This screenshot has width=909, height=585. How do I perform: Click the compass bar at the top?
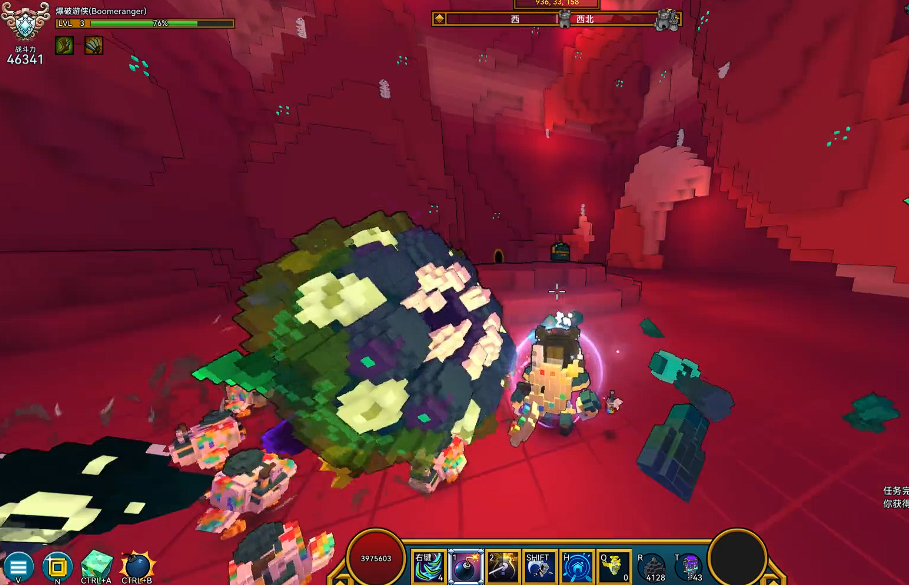click(556, 19)
